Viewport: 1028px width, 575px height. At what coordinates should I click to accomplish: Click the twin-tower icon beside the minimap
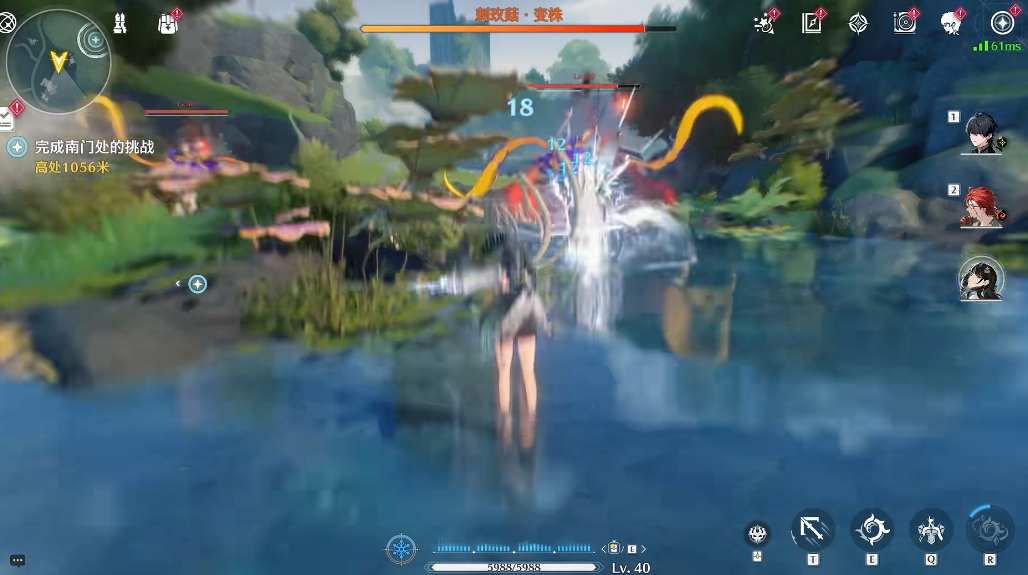pos(119,23)
